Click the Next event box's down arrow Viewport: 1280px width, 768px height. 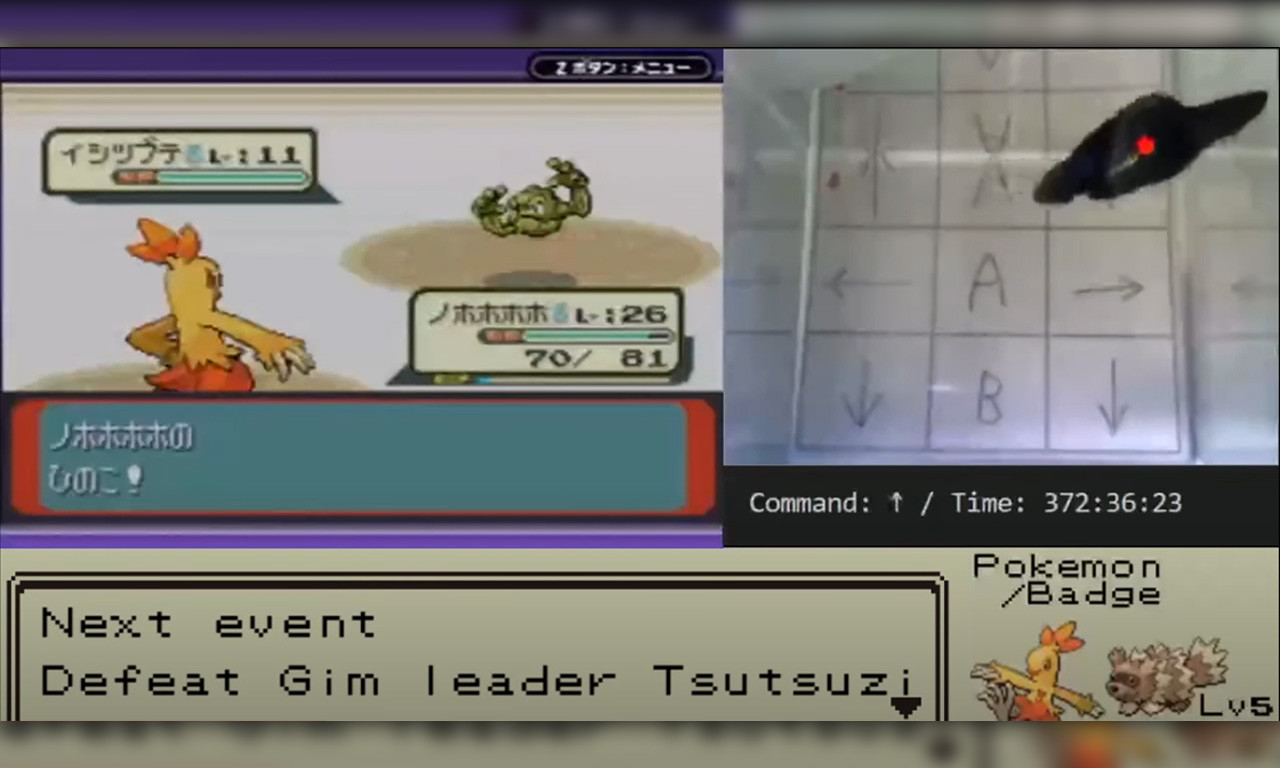(x=905, y=707)
